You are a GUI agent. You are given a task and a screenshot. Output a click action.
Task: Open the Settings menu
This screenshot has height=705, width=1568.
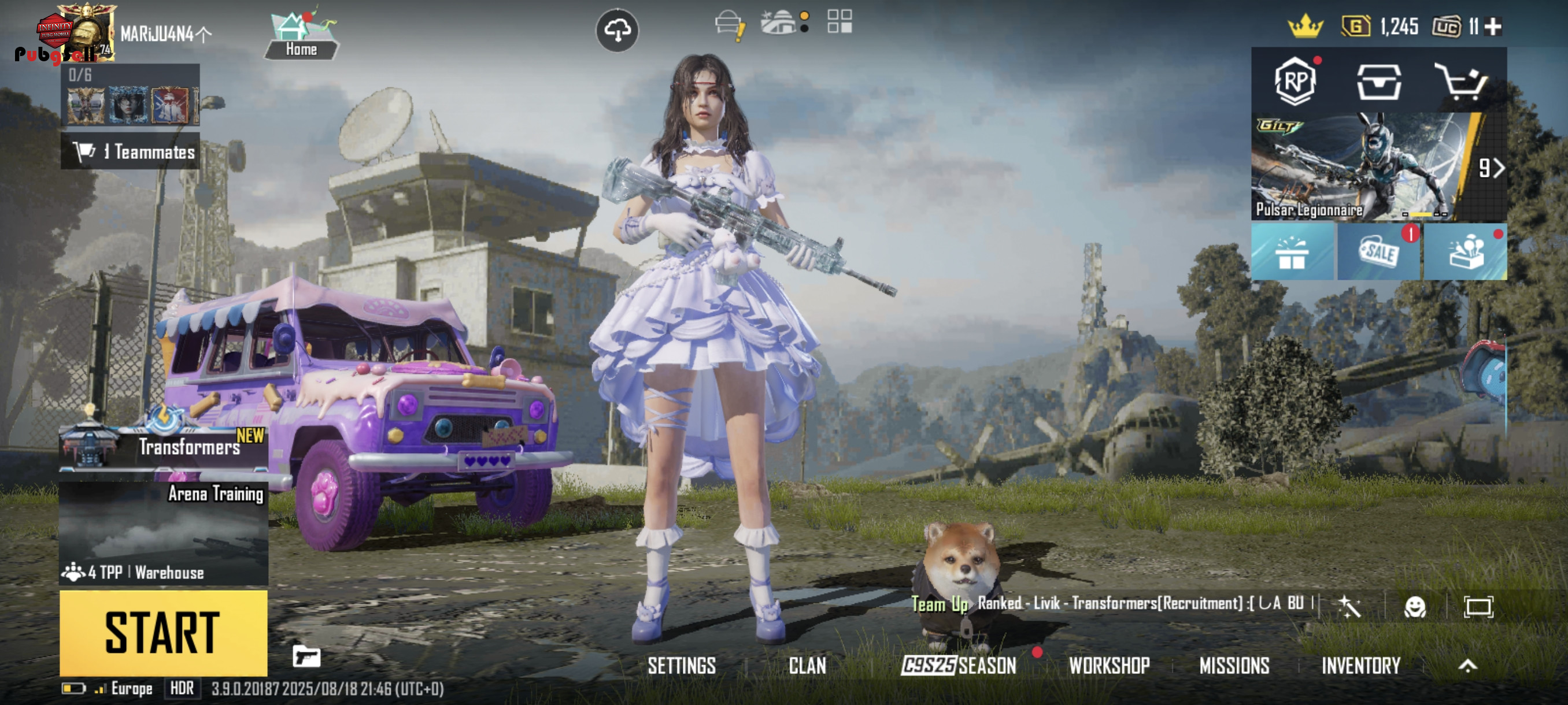[681, 666]
